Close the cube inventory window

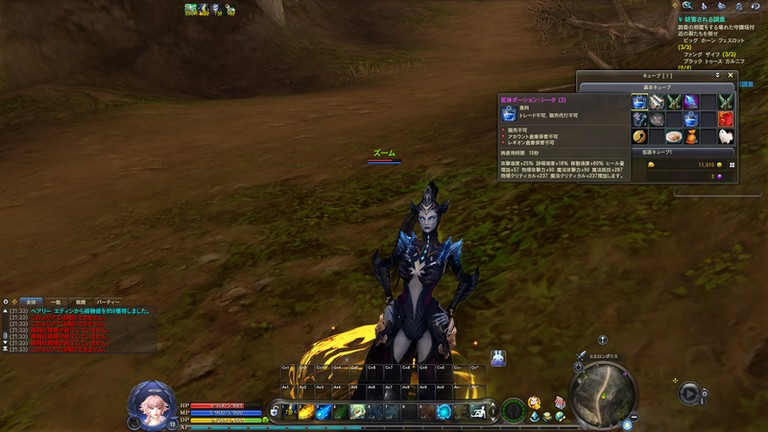730,75
